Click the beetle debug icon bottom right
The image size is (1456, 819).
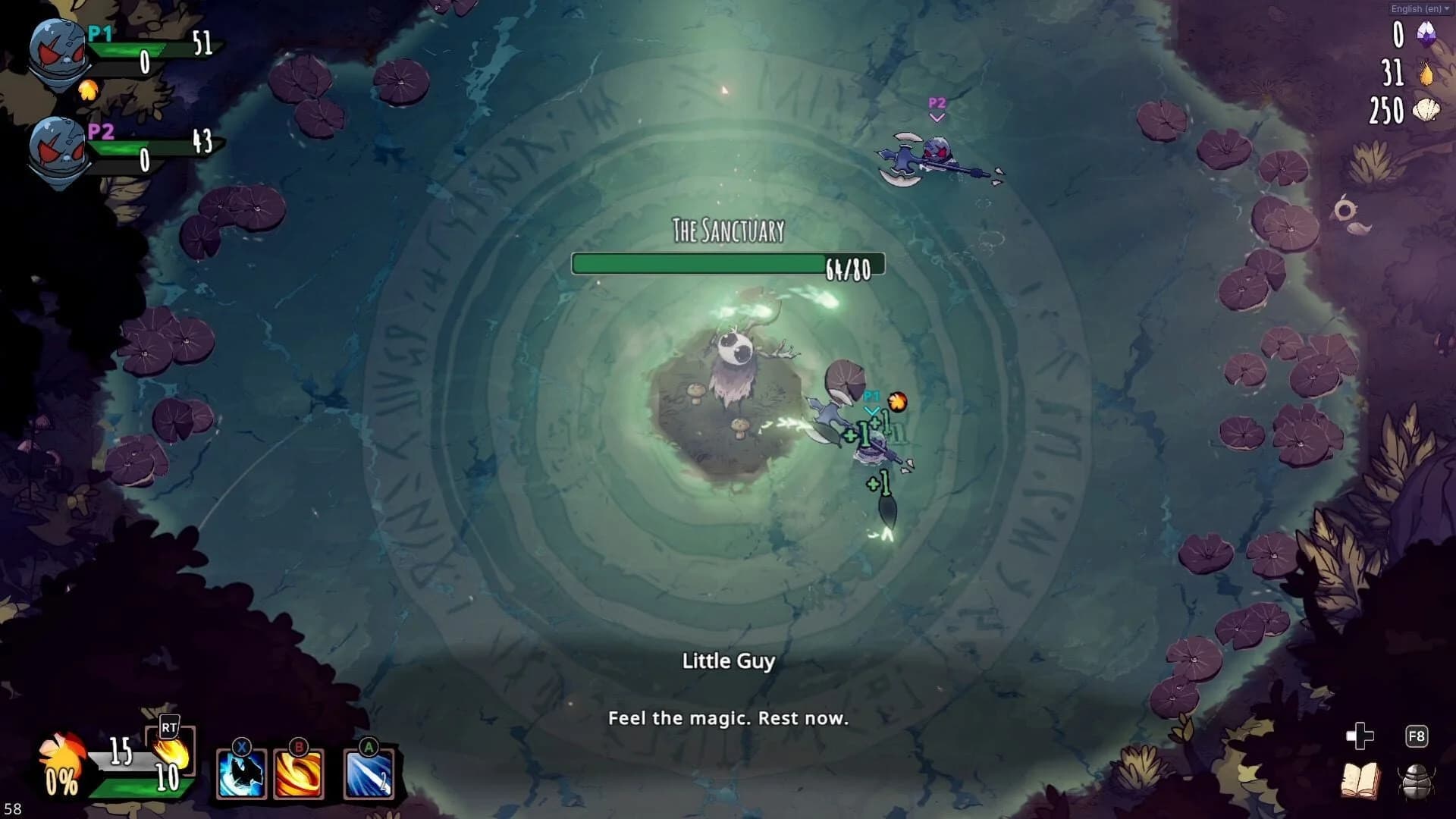point(1415,781)
